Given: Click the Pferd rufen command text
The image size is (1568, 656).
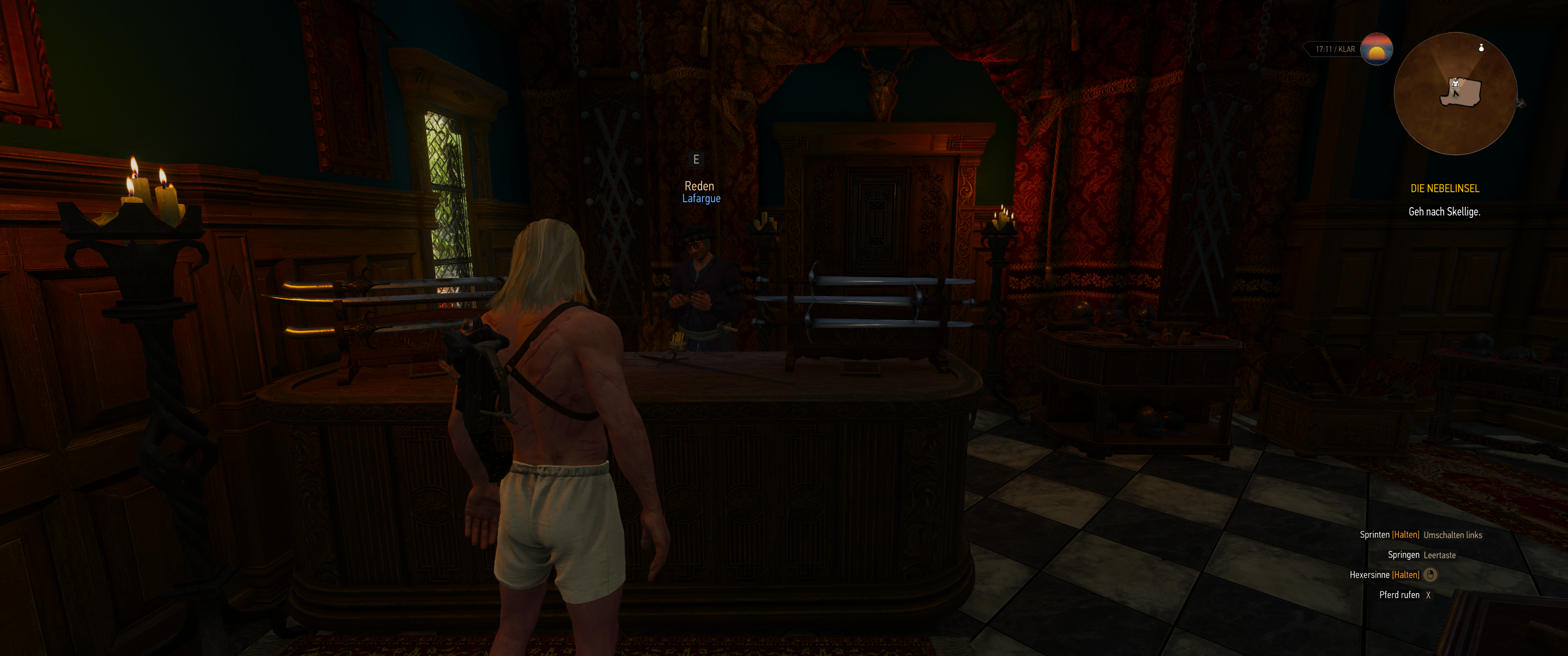Looking at the screenshot, I should [1400, 596].
